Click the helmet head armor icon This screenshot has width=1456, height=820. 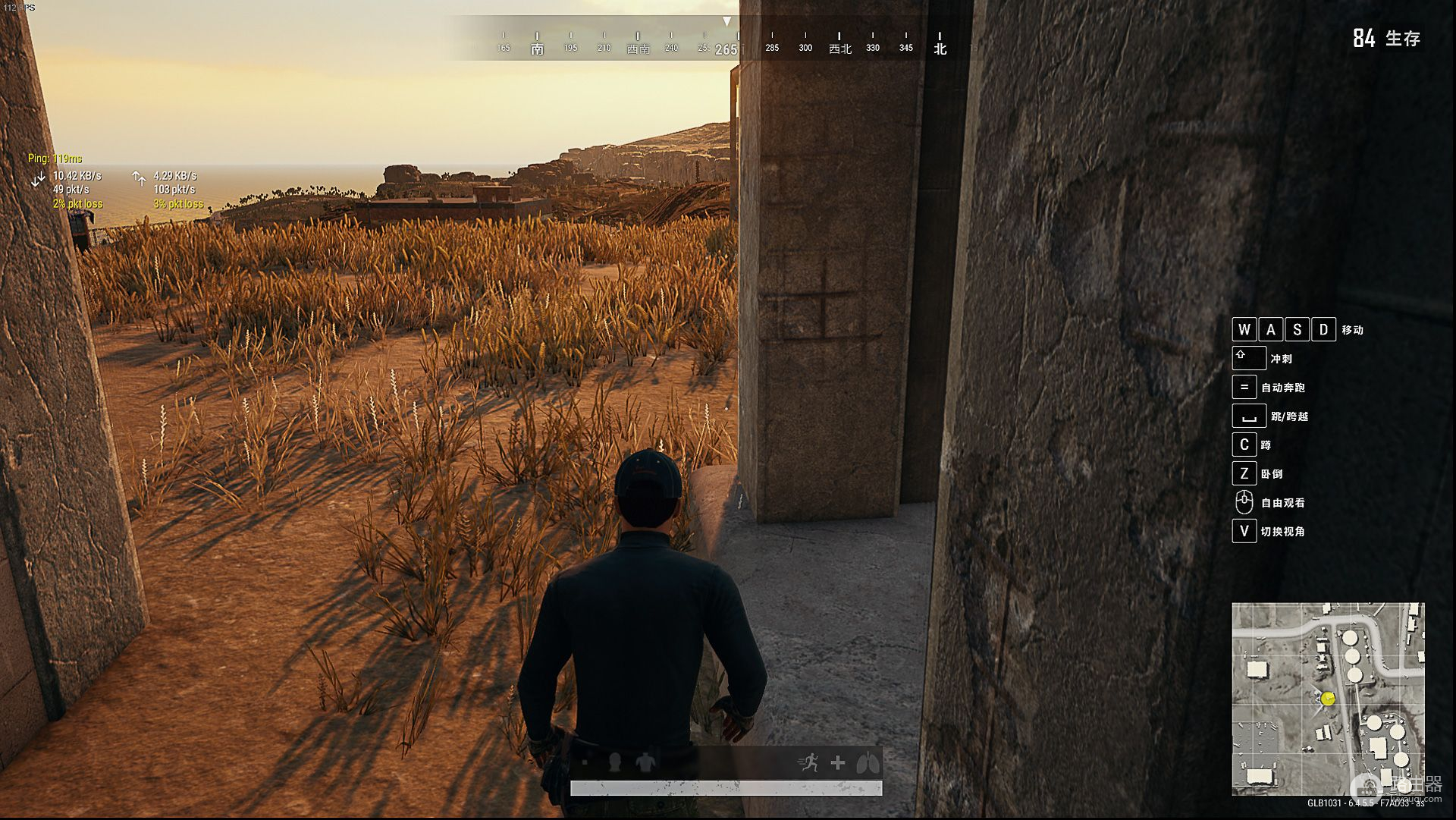tap(615, 762)
